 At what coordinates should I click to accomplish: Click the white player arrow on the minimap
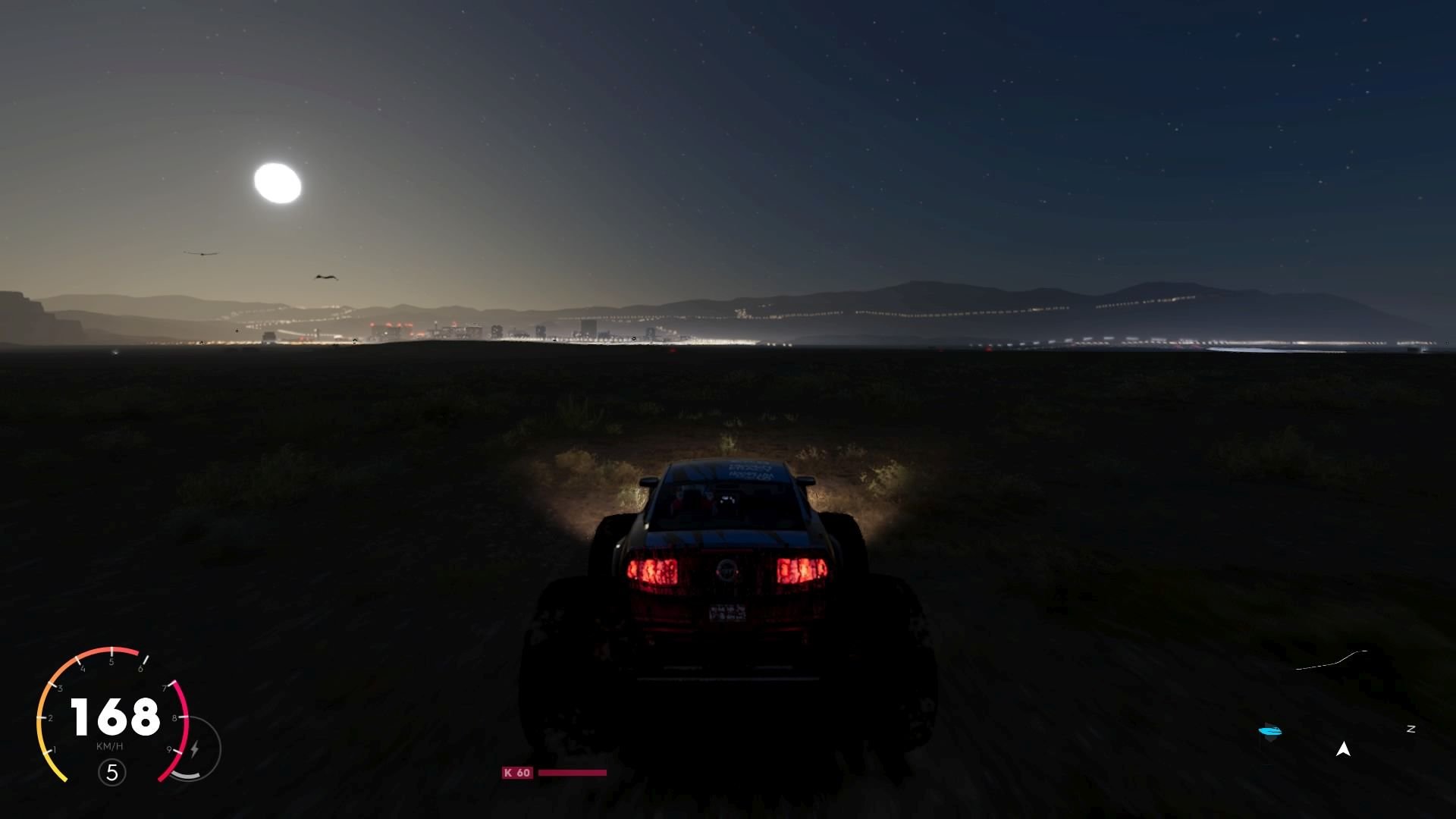(x=1343, y=748)
